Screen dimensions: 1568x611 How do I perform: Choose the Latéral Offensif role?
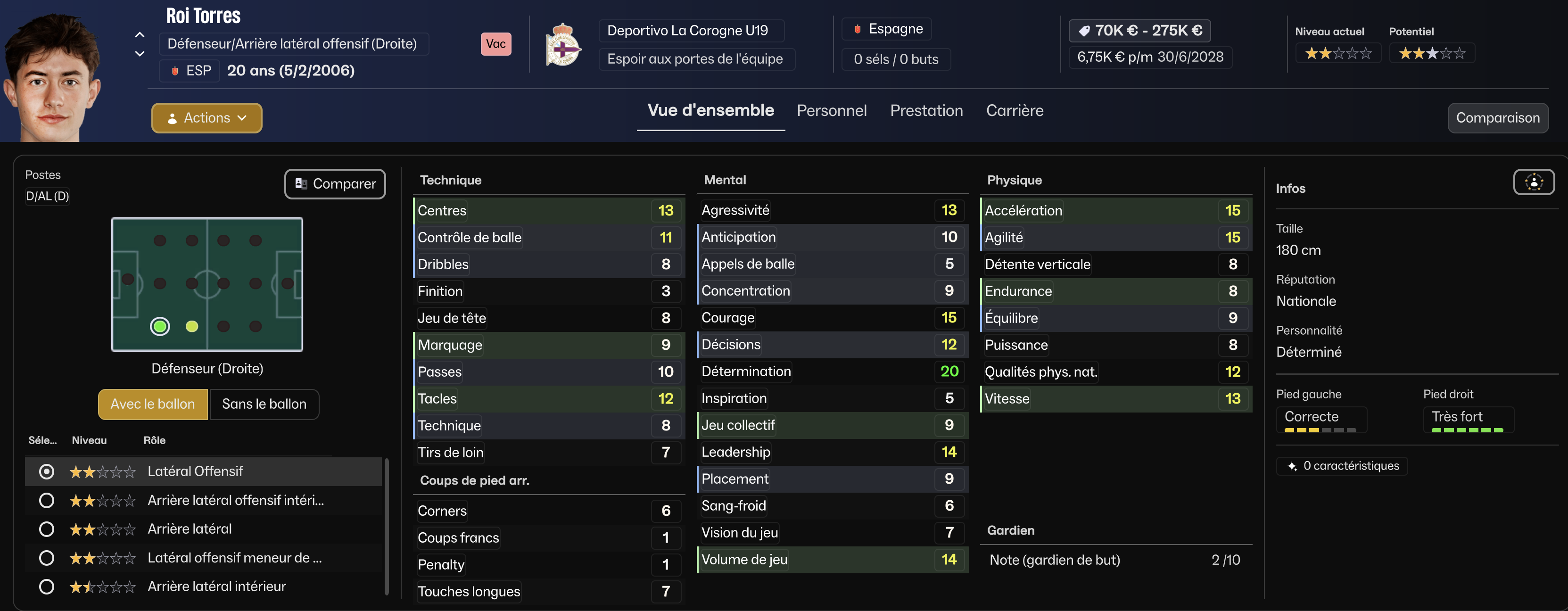(47, 471)
